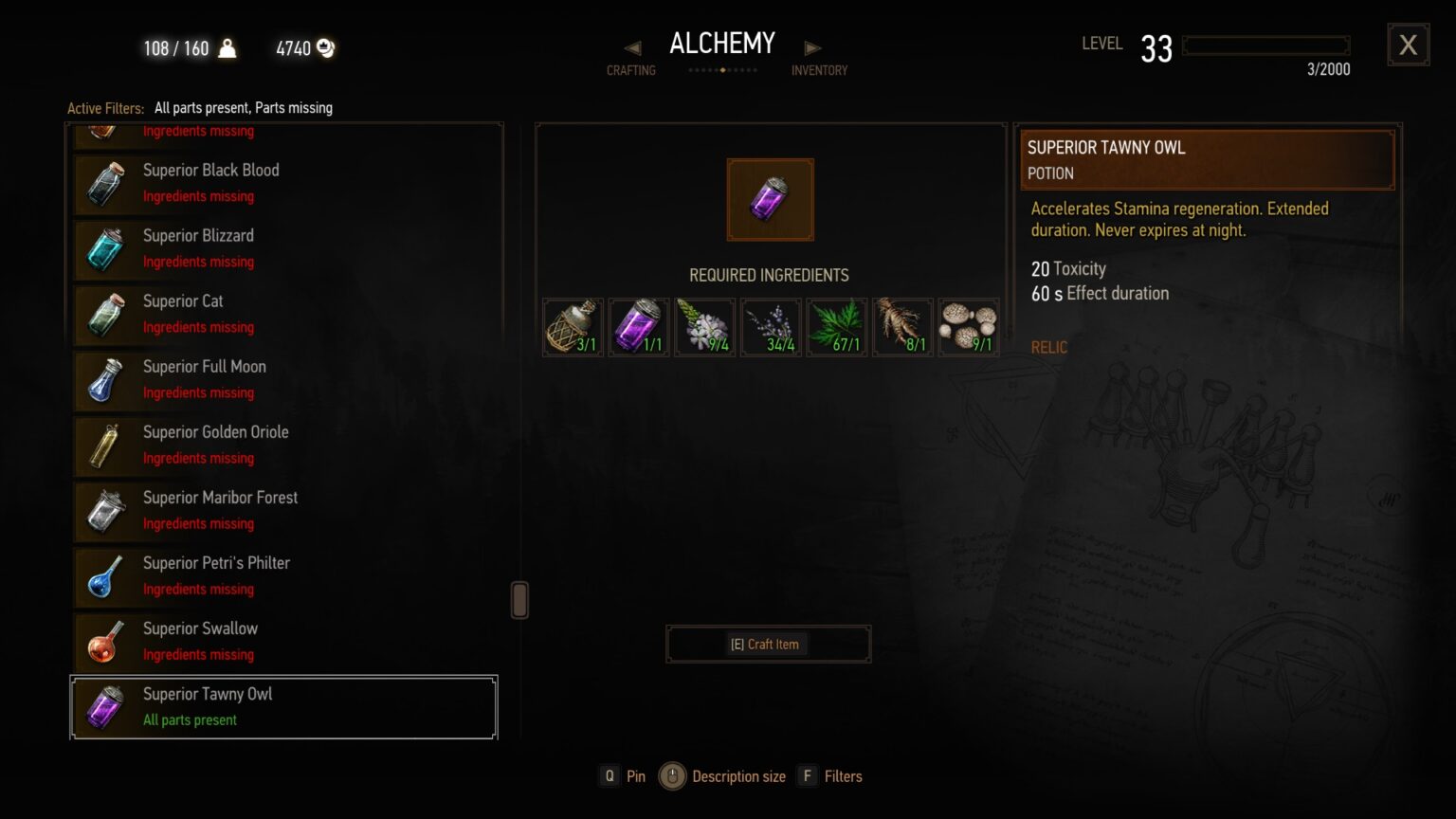
Task: Switch to the Inventory section
Action: (819, 69)
